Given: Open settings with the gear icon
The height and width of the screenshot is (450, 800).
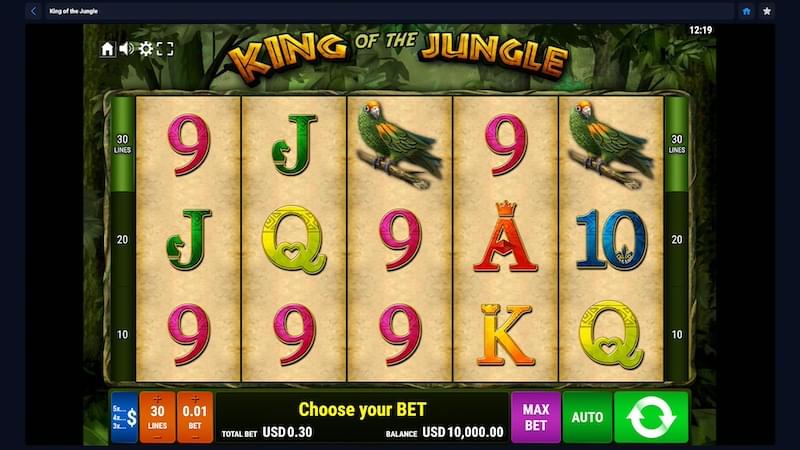Looking at the screenshot, I should (146, 48).
